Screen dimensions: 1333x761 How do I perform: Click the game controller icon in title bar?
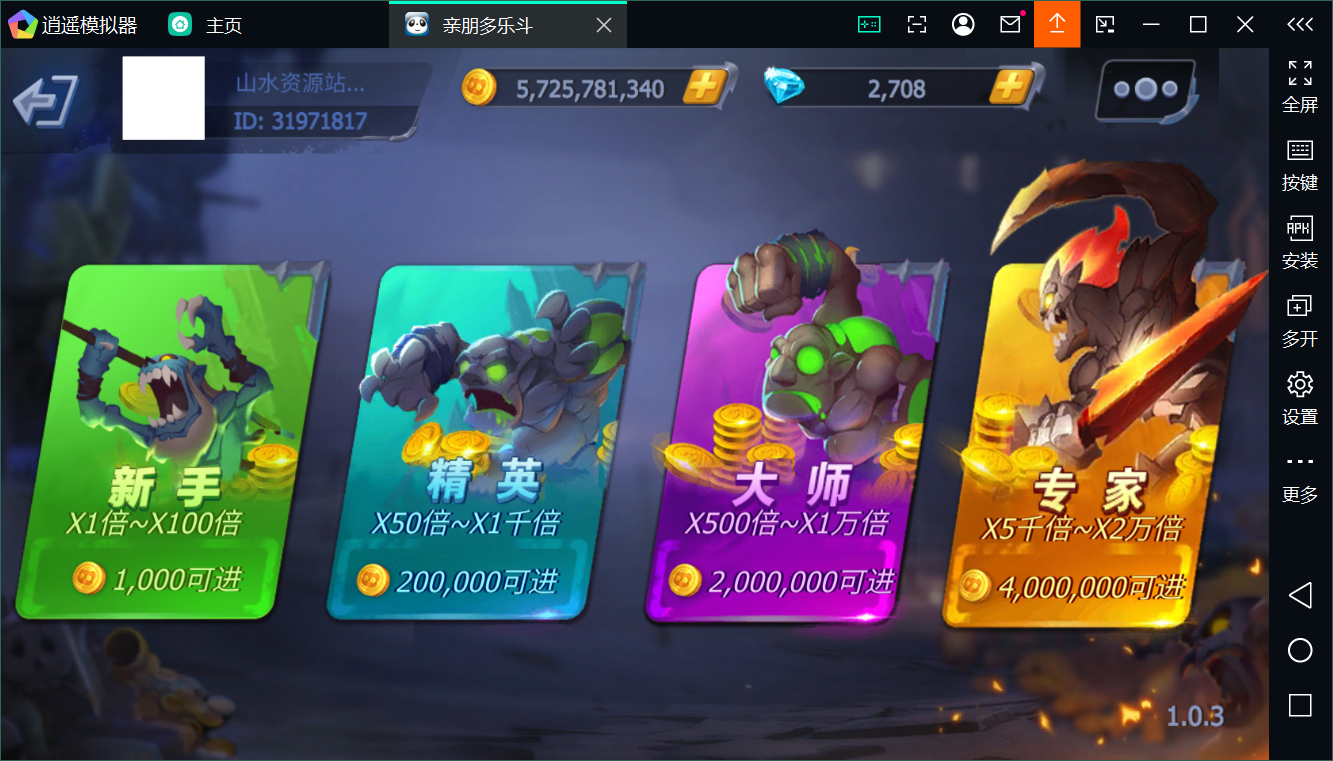click(x=869, y=23)
